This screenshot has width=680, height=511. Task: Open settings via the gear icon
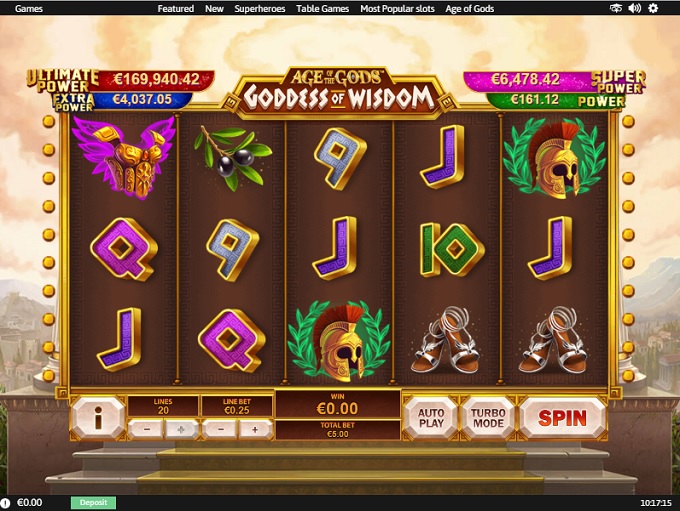pos(653,8)
